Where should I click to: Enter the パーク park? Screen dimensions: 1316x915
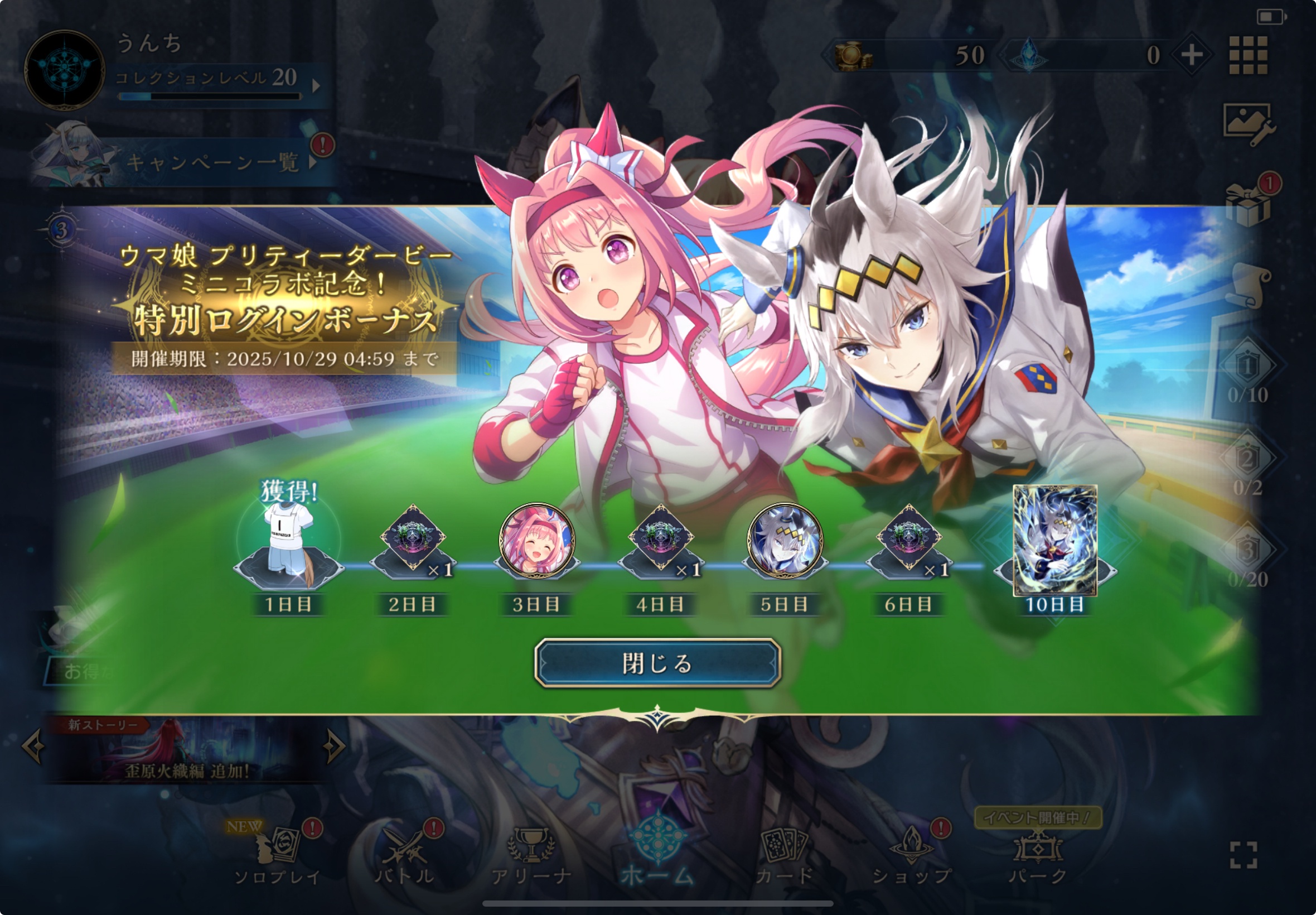(1038, 855)
